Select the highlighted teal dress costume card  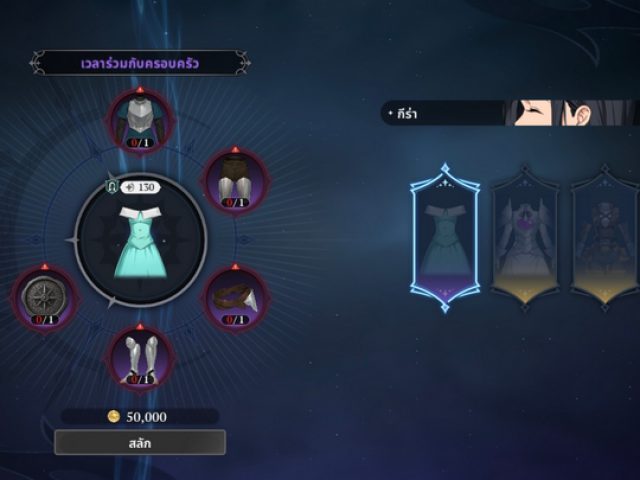445,237
